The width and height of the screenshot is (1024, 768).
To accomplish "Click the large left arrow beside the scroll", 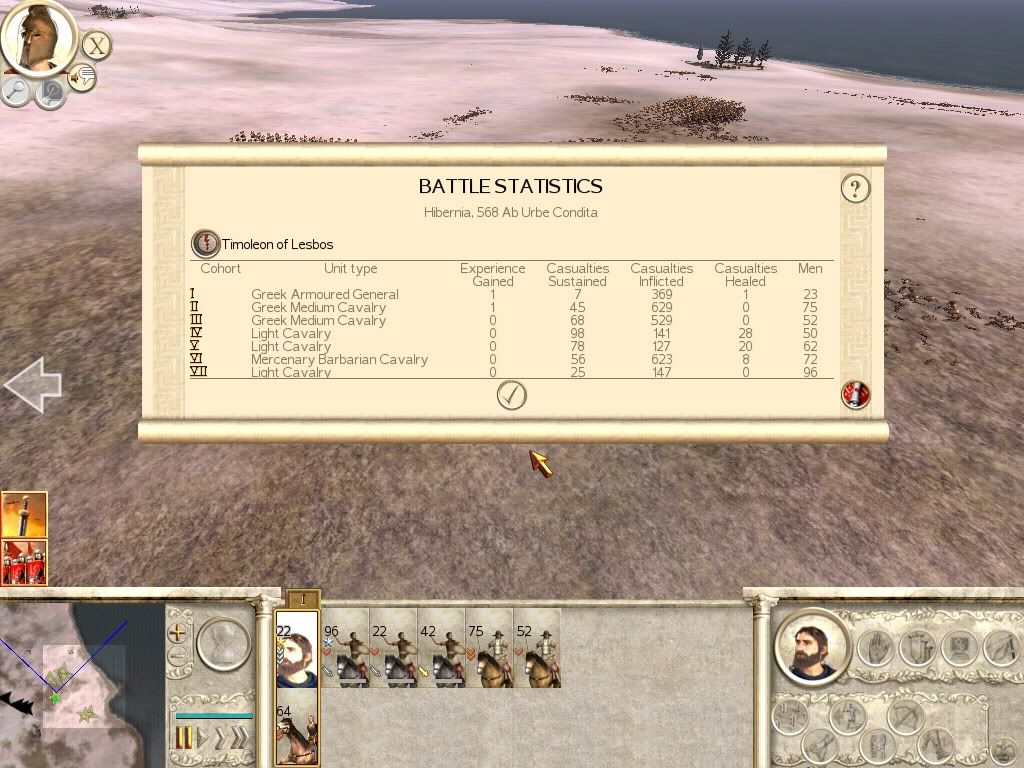I will (x=33, y=386).
